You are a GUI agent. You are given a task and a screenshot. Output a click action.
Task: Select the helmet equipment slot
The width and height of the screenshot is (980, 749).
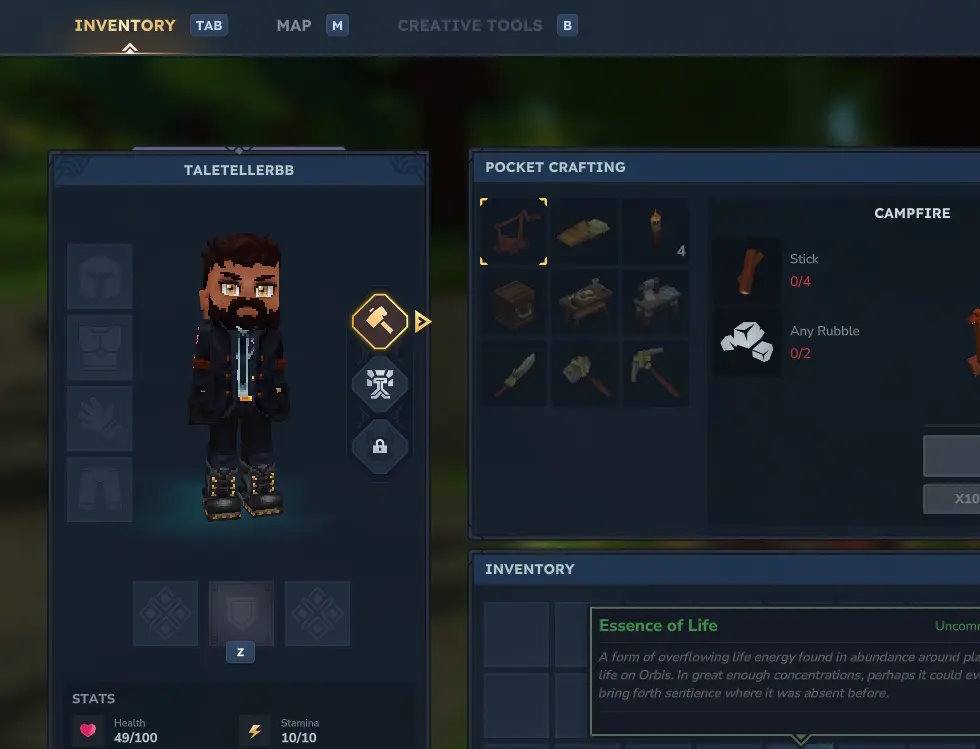[100, 275]
